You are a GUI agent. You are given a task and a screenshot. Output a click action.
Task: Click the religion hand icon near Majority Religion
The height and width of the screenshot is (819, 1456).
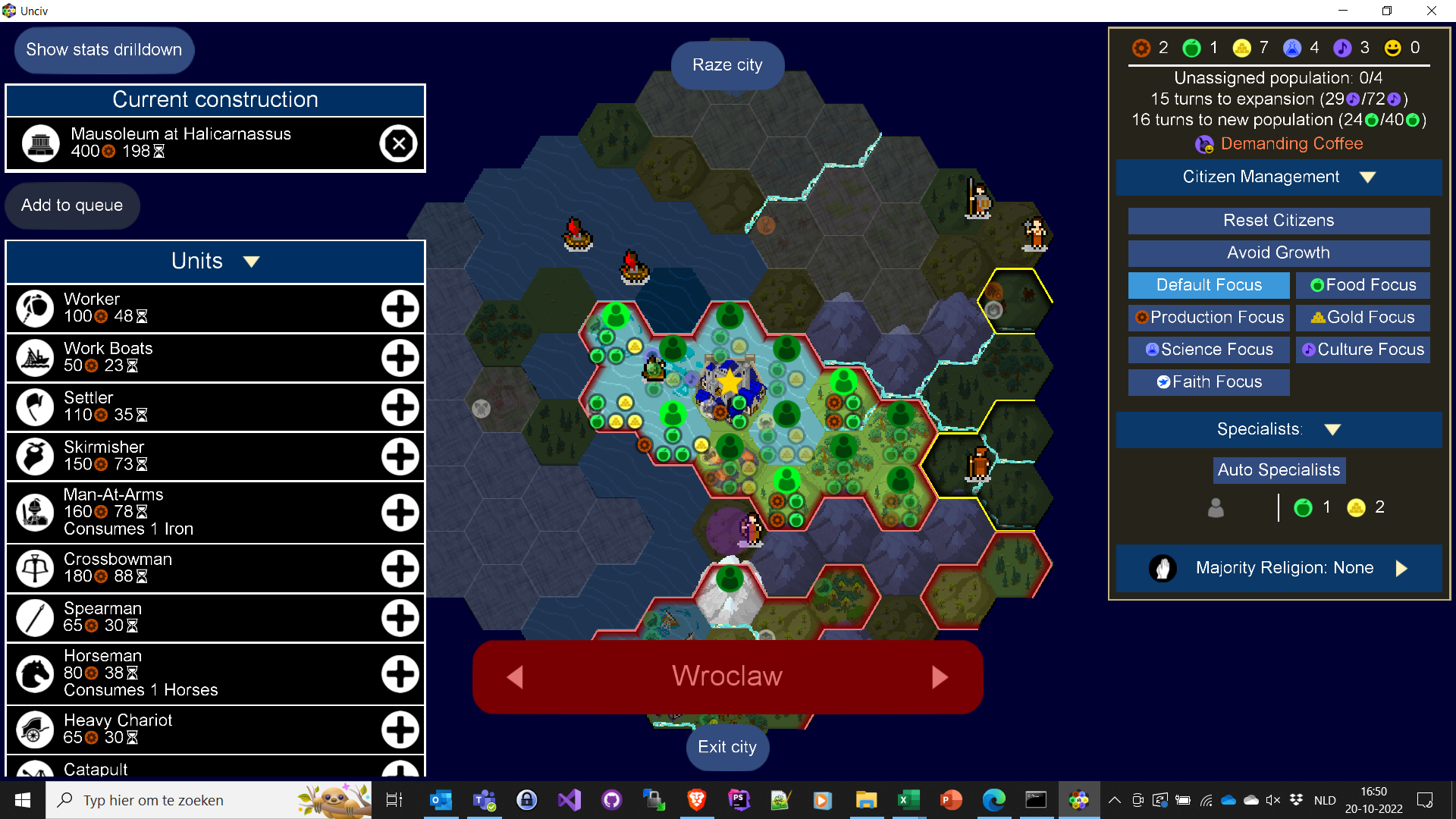pos(1163,568)
